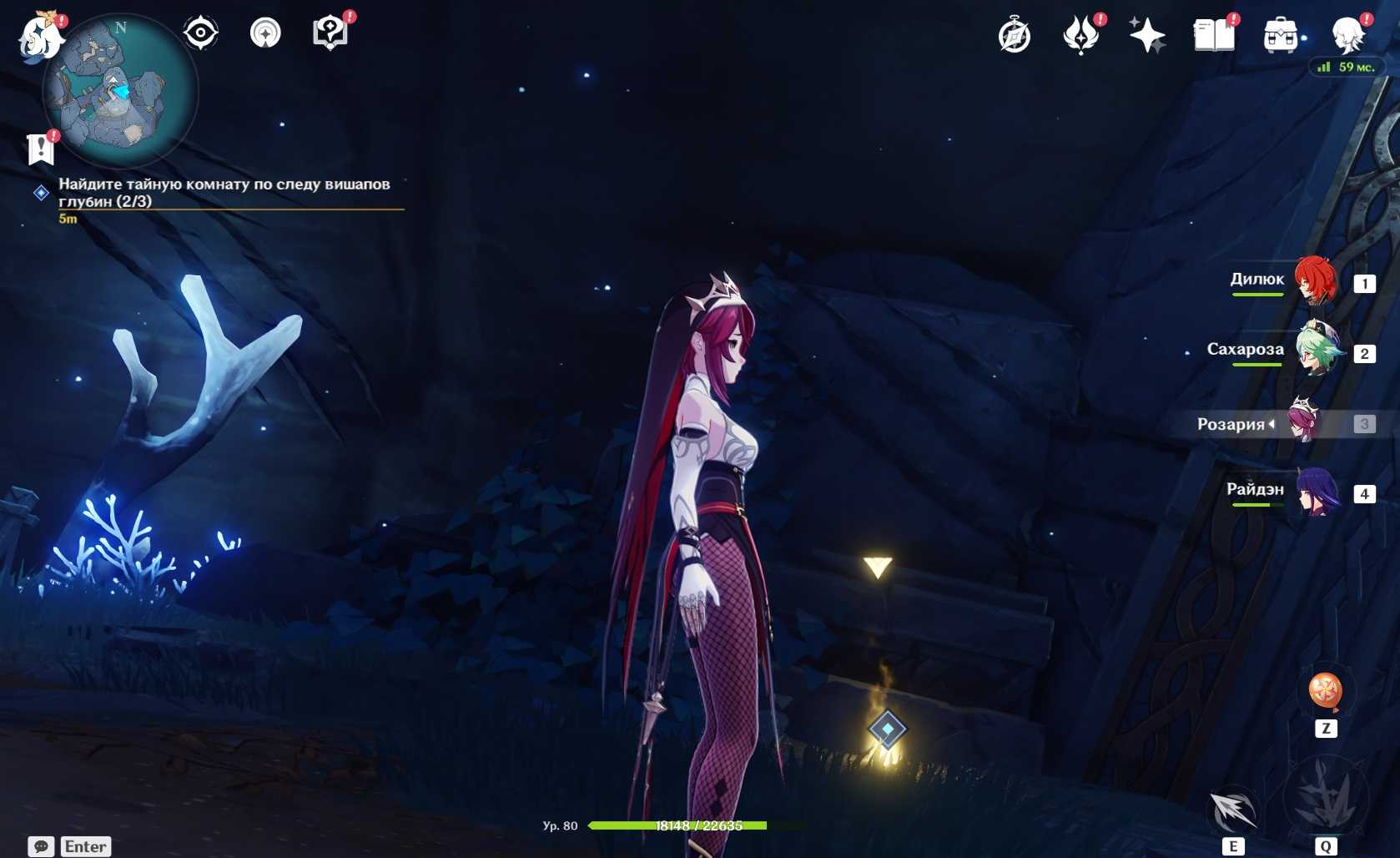Open the circular minimap
The image size is (1400, 858).
[120, 91]
